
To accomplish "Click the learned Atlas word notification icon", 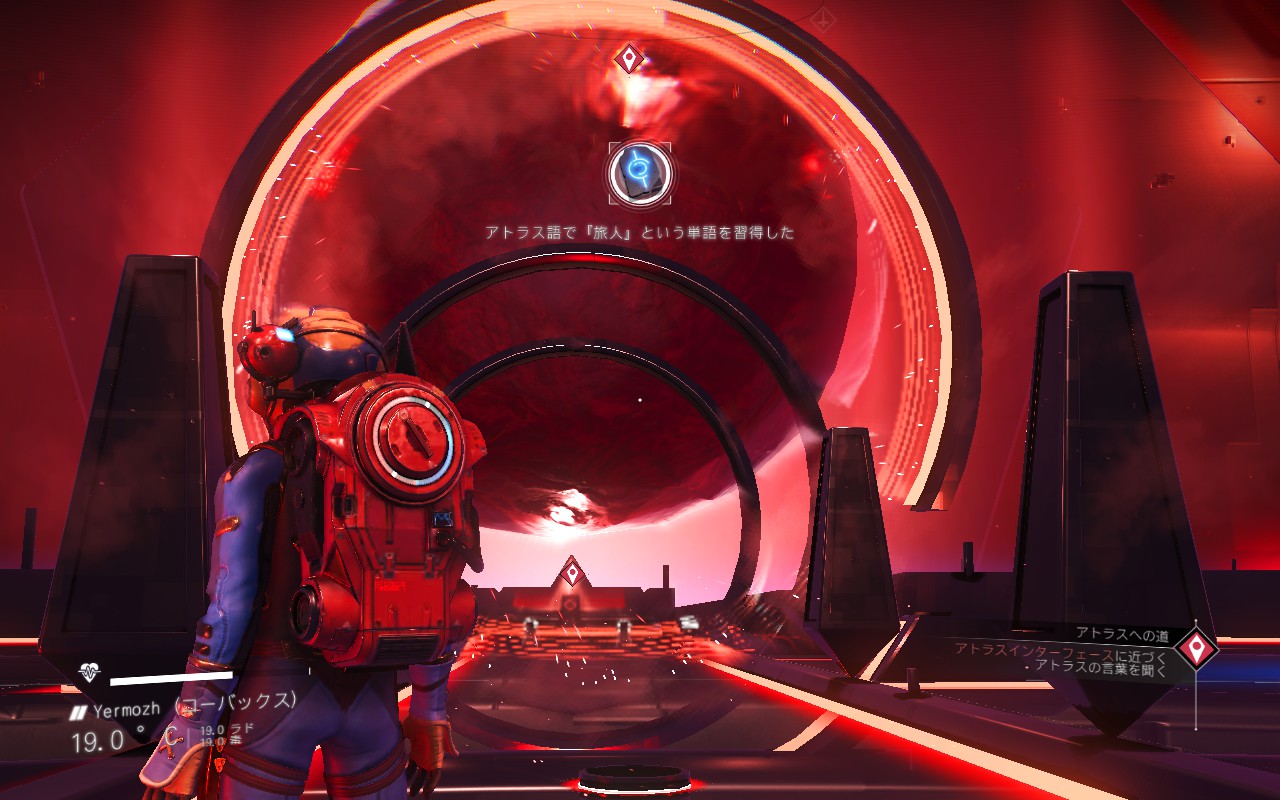I will (x=640, y=174).
